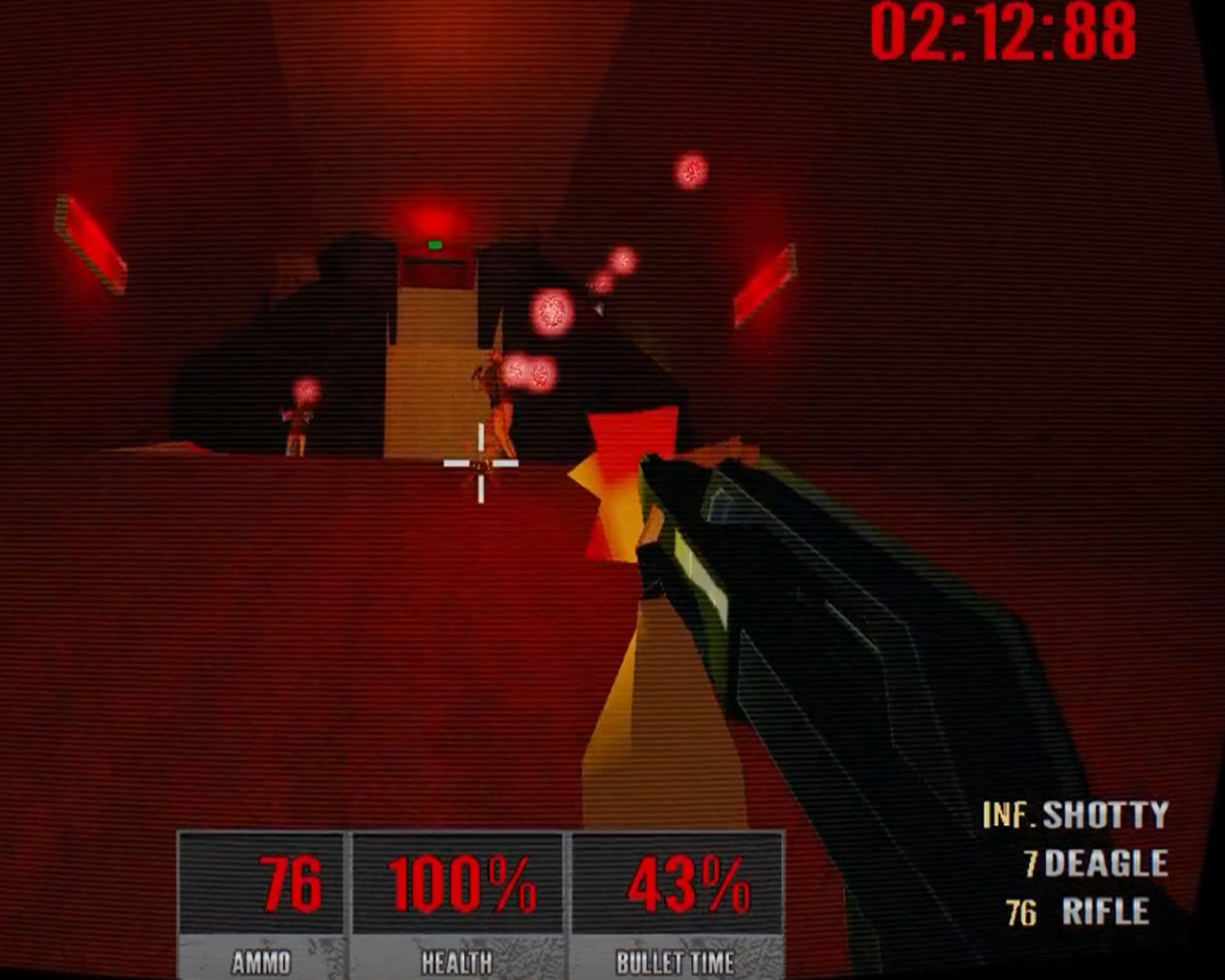
Task: Select the Shotty weapon entry
Action: 1103,815
